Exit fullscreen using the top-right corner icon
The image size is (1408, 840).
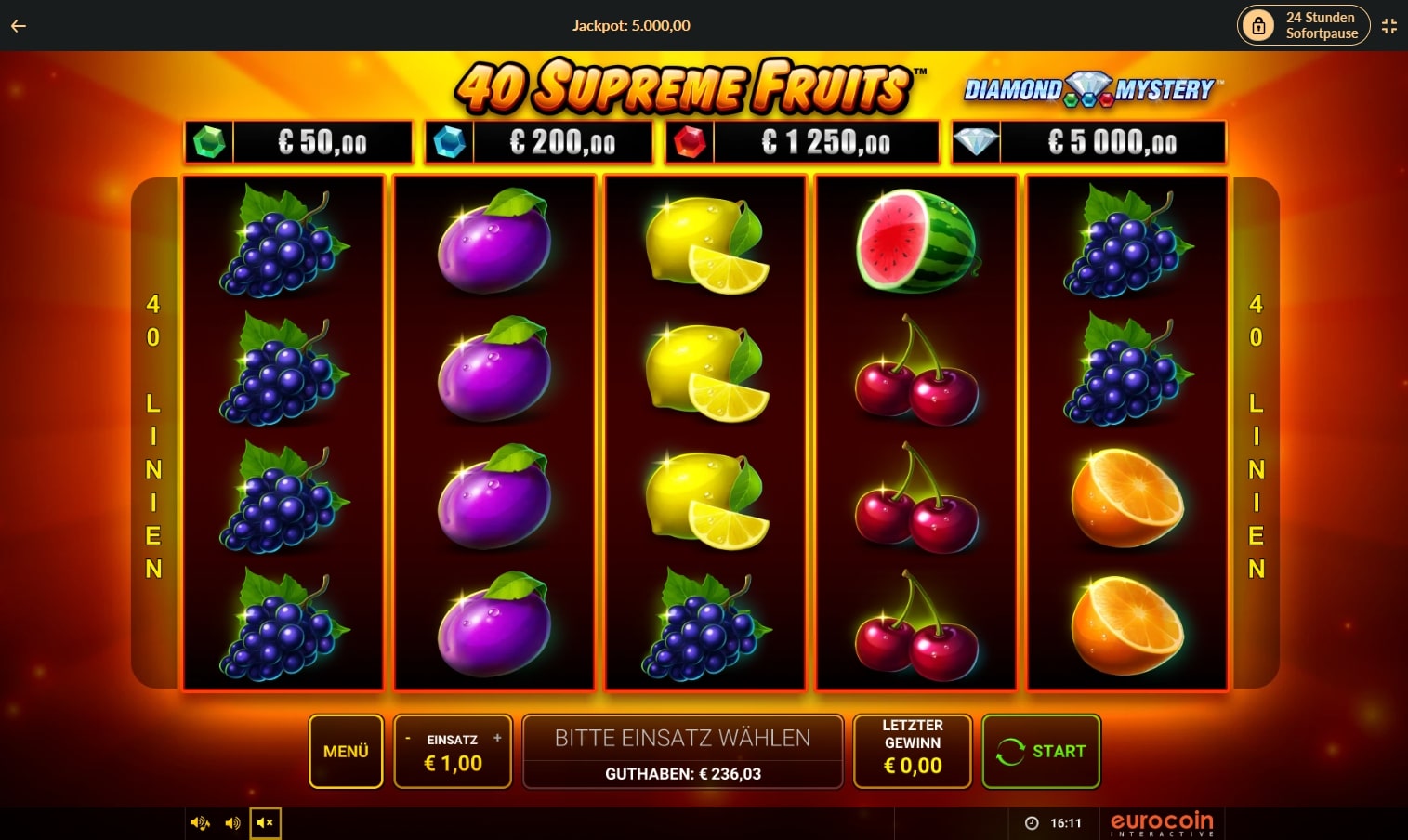coord(1389,25)
